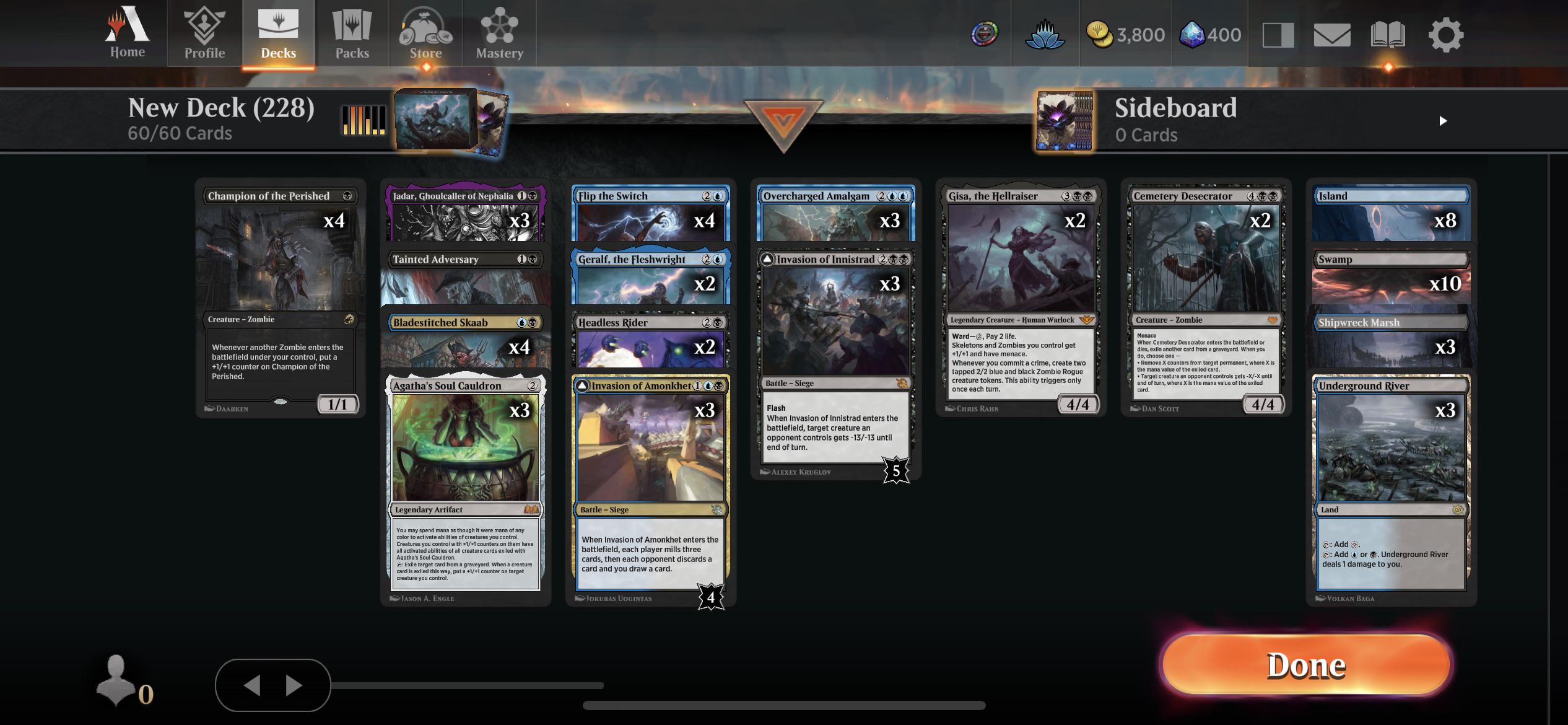The image size is (1568, 725).
Task: Open the settings gear
Action: 1445,35
